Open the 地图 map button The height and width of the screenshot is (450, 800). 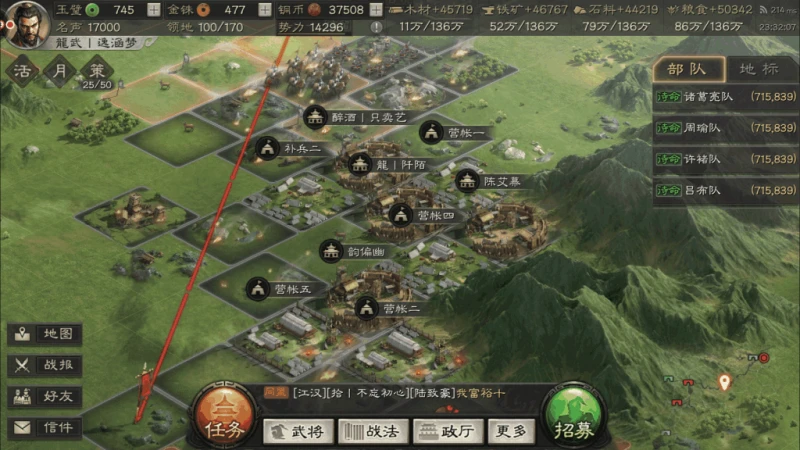(x=46, y=334)
